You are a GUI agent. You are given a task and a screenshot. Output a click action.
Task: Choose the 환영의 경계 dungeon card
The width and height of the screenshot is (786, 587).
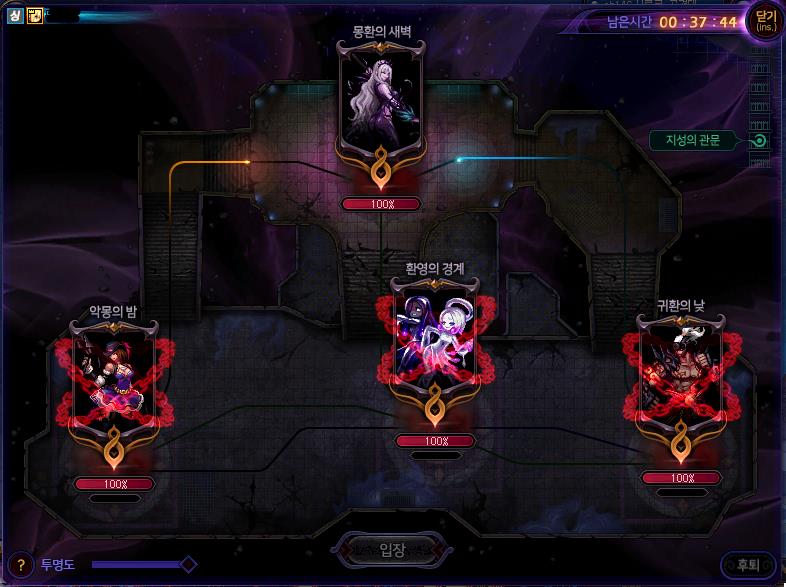pyautogui.click(x=435, y=341)
